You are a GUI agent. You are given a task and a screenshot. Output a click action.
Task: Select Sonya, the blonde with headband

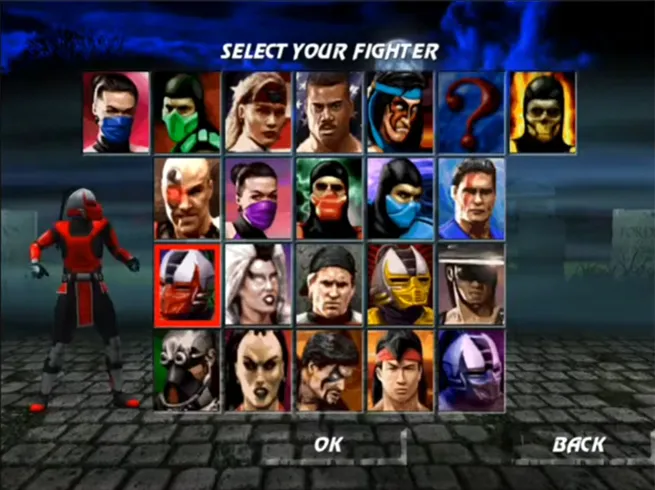coord(258,111)
